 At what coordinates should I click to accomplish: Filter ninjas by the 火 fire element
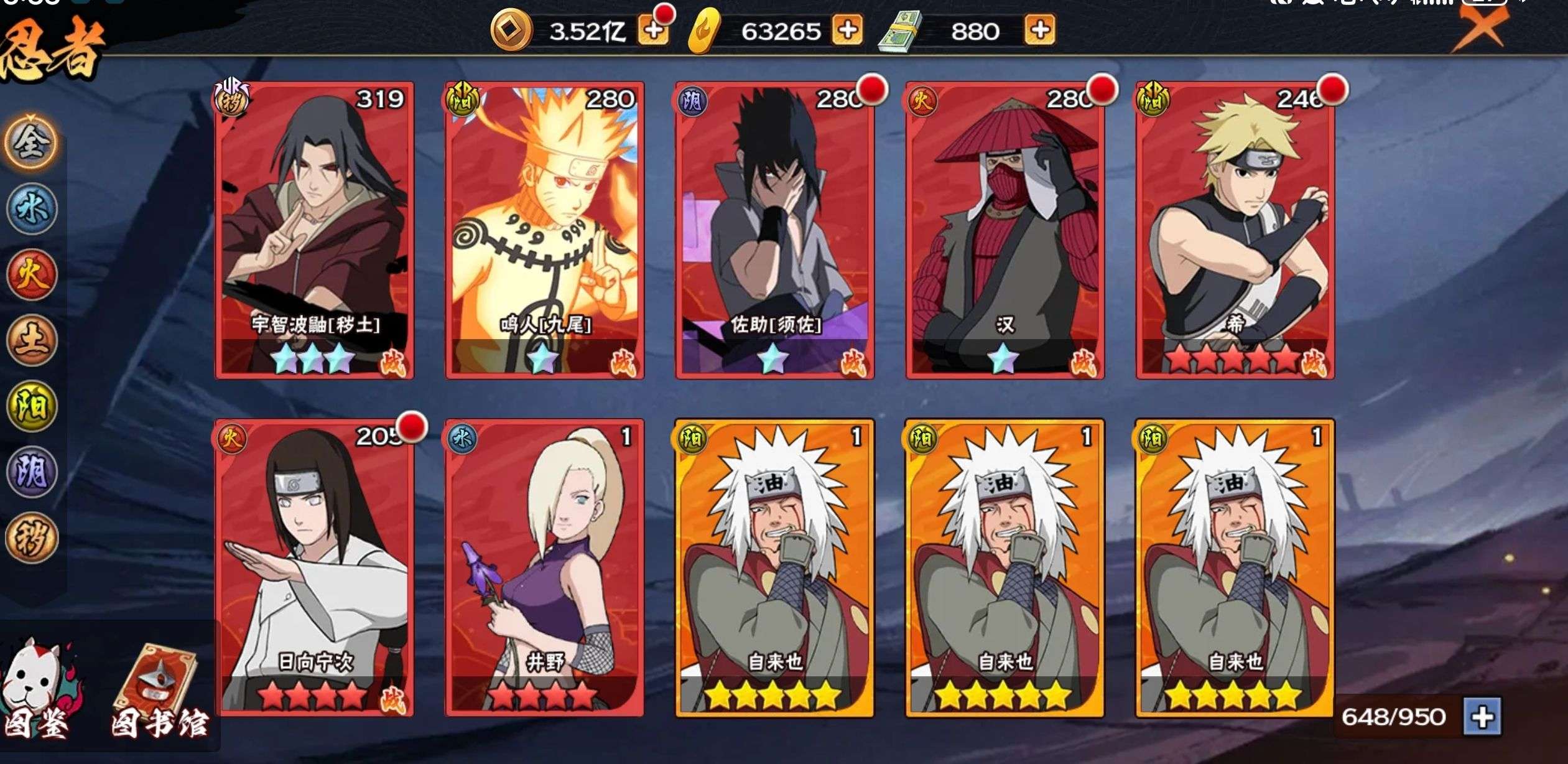[31, 276]
